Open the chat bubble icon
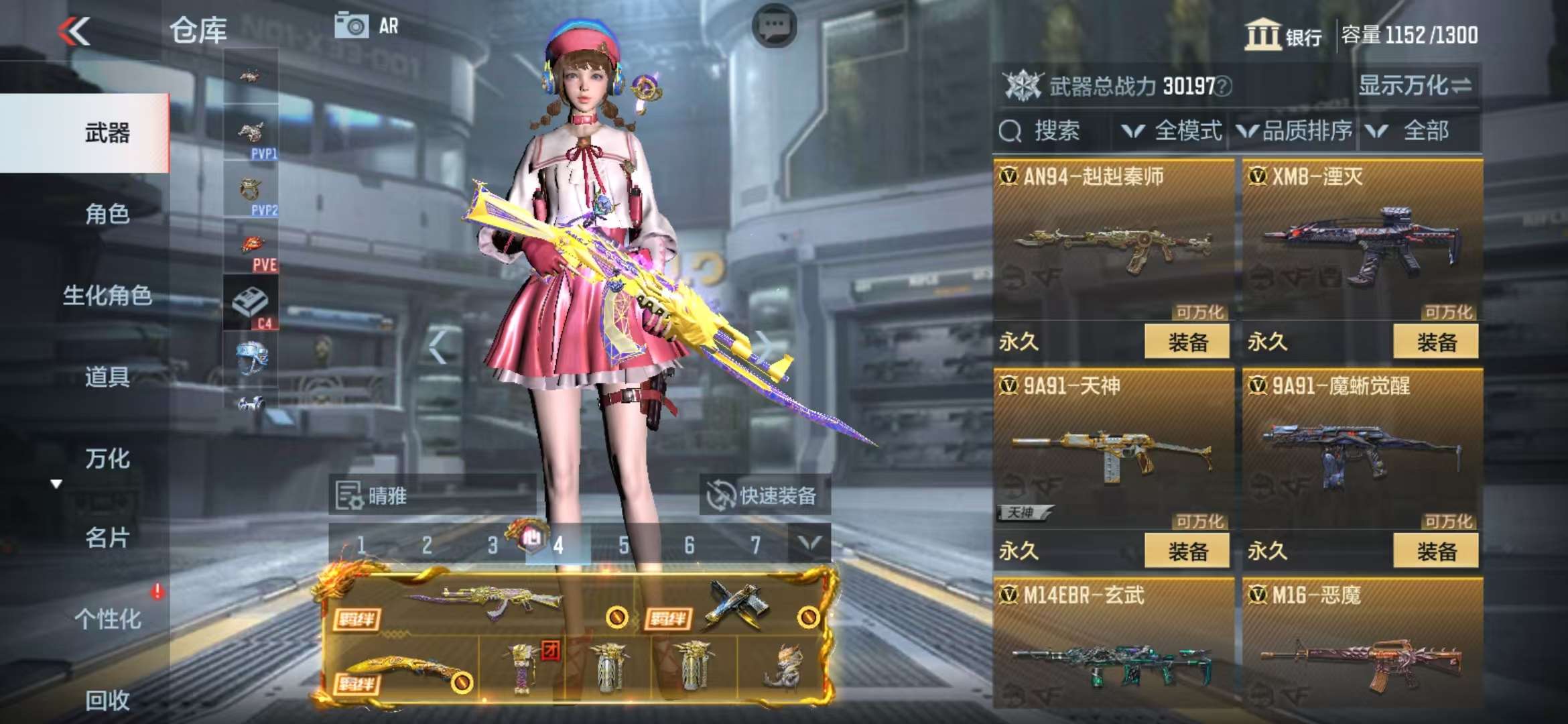 pos(774,27)
